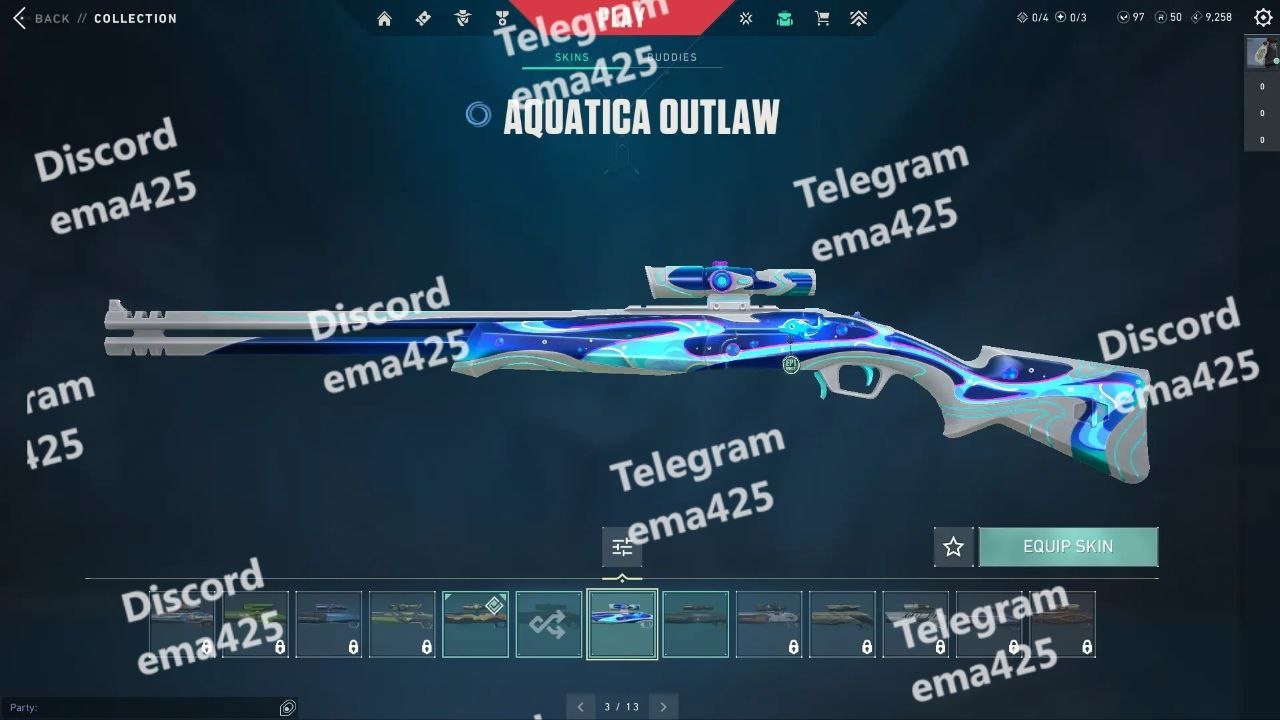Viewport: 1280px width, 720px height.
Task: Switch to the Buddies tab
Action: point(673,57)
